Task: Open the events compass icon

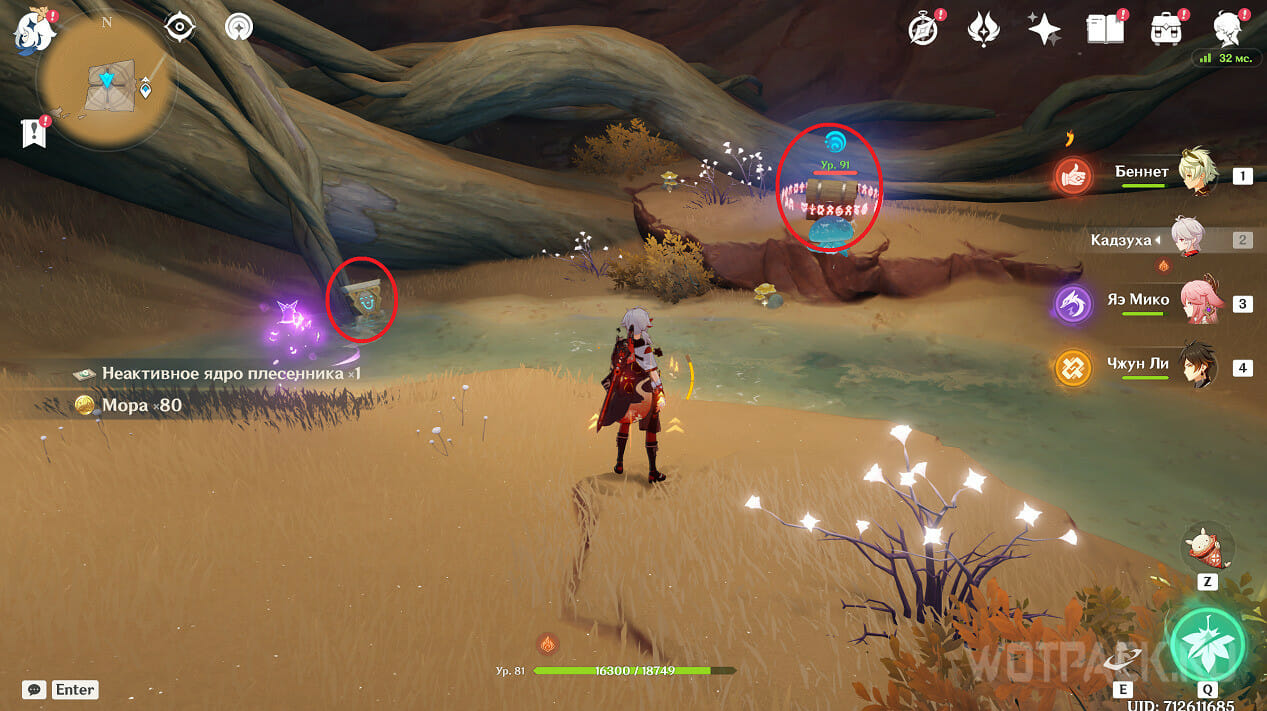Action: (923, 30)
